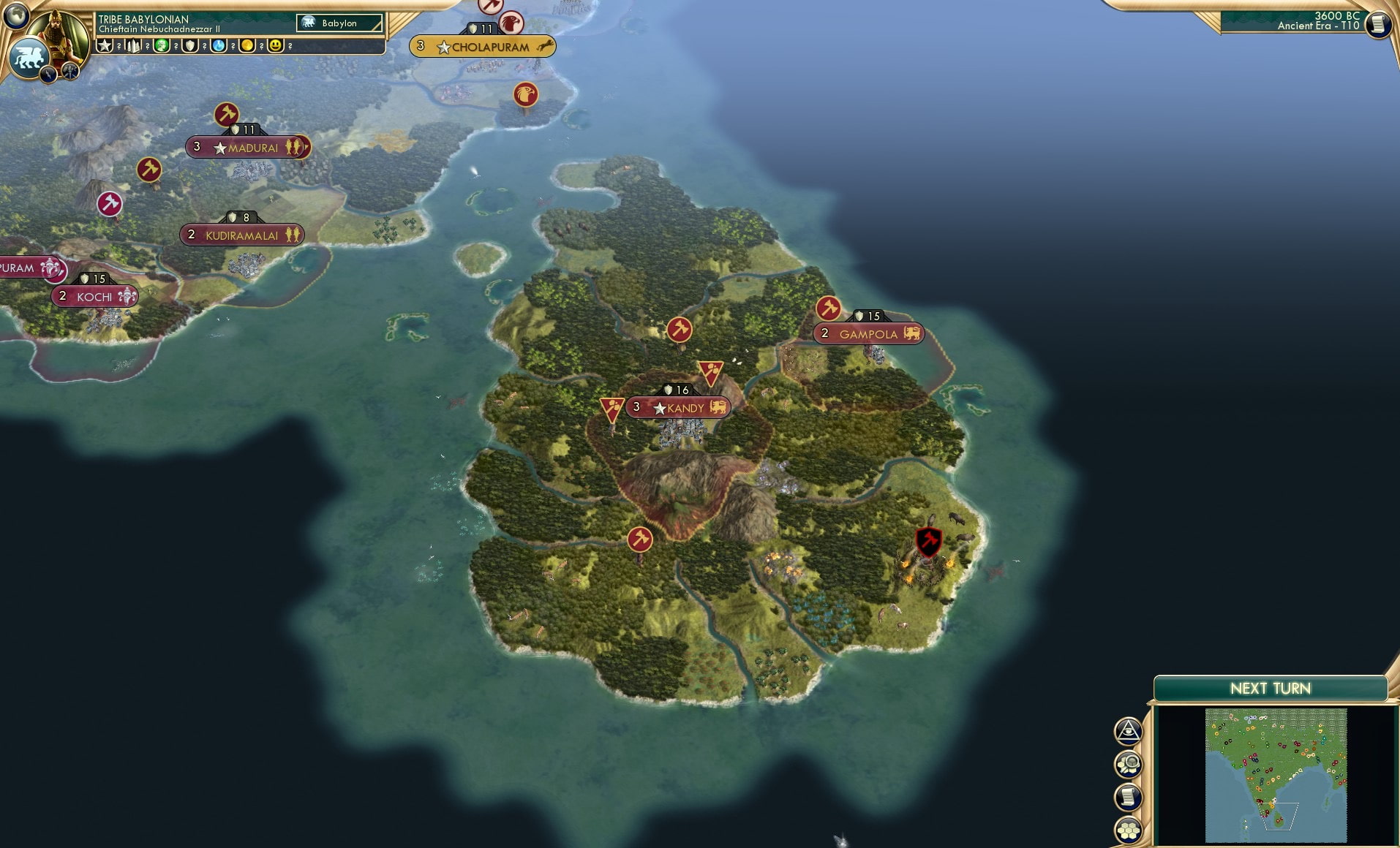Click the science flask icon on the top panel
The image size is (1400, 848).
(218, 45)
